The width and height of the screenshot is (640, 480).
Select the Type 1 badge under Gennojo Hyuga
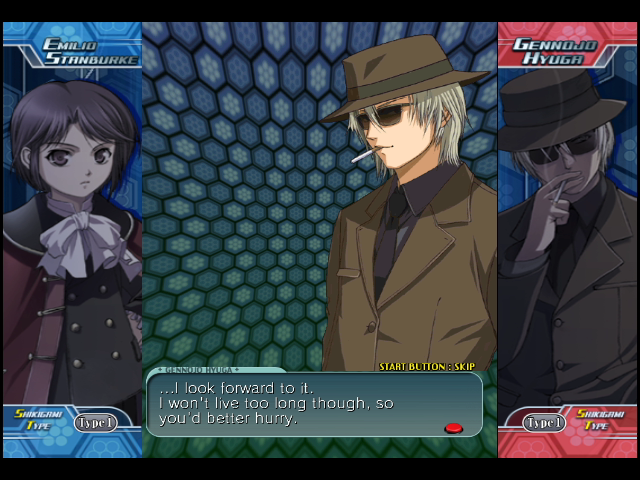tap(544, 423)
